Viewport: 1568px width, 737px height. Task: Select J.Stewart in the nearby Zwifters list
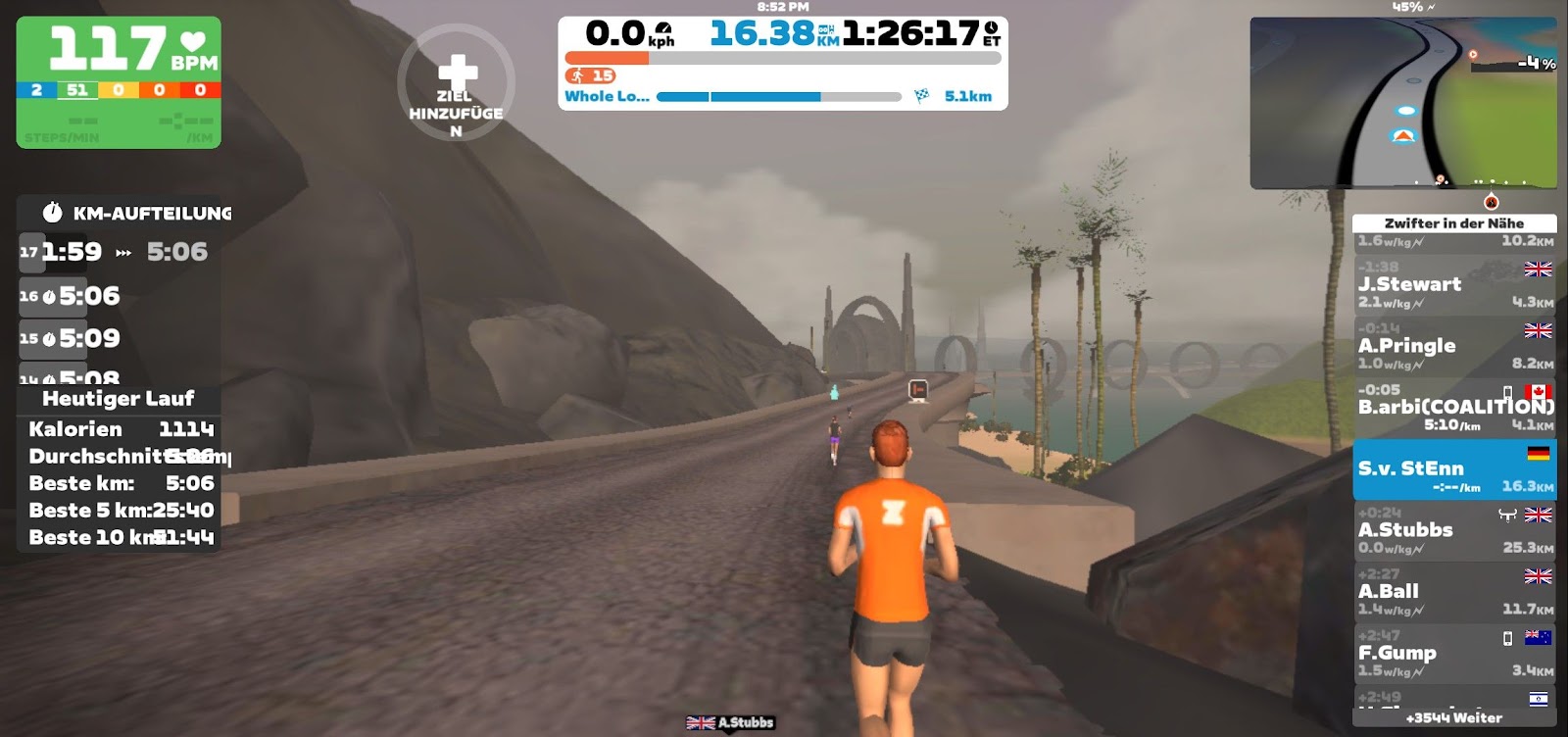(1453, 284)
